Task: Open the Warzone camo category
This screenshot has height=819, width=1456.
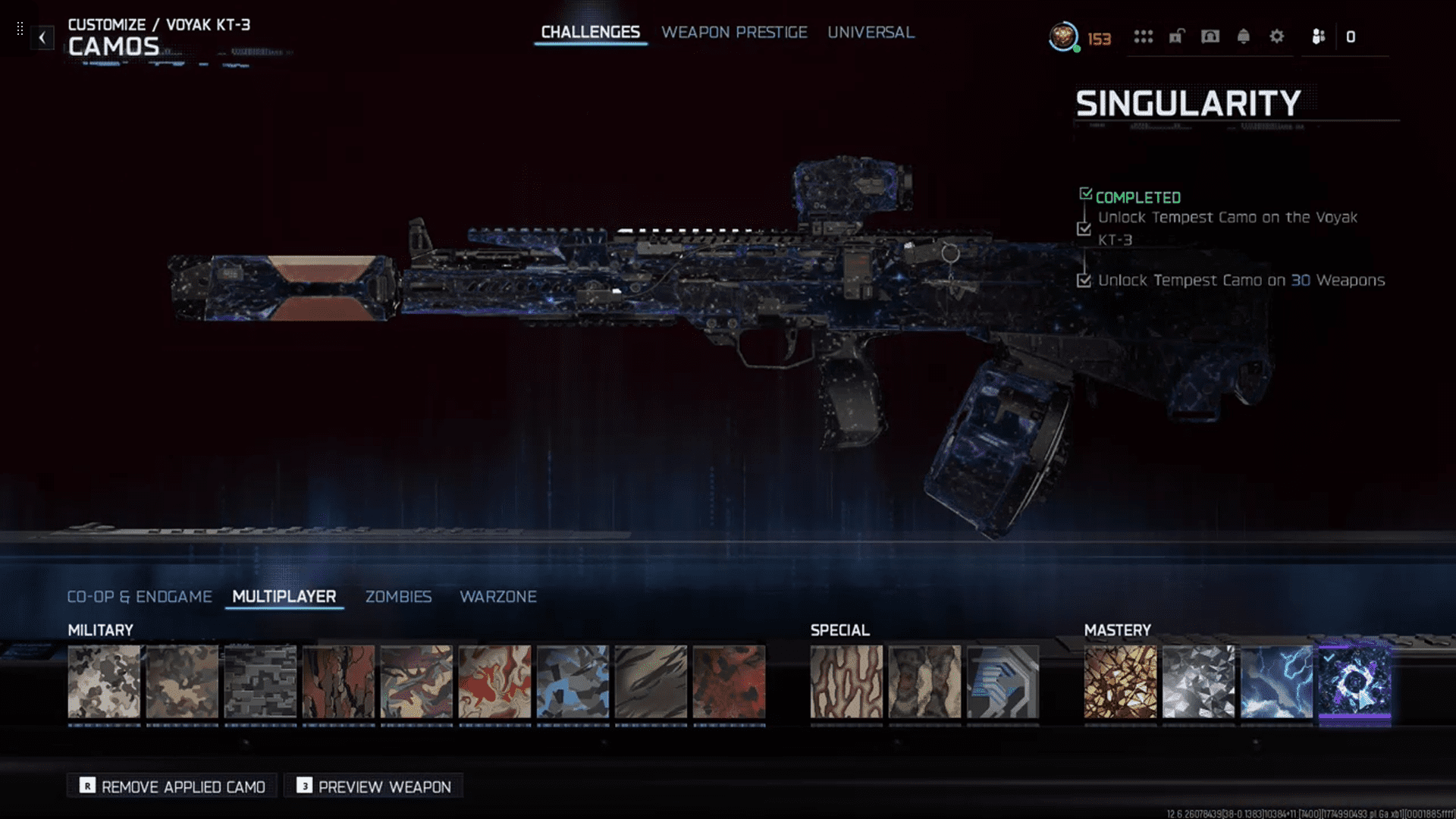Action: point(497,597)
